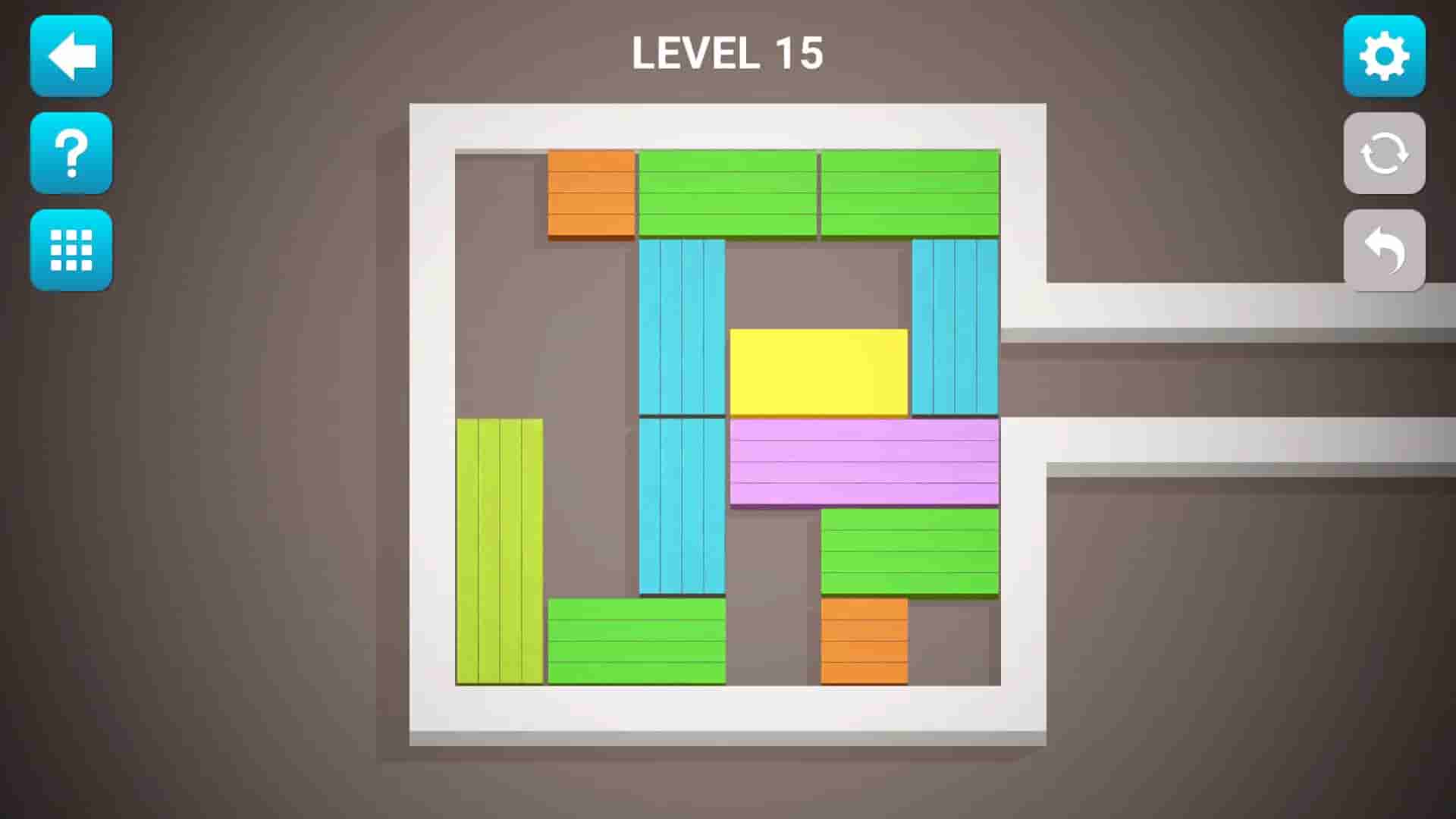Select the lime vertical block on the left
This screenshot has width=1456, height=819.
[x=499, y=550]
